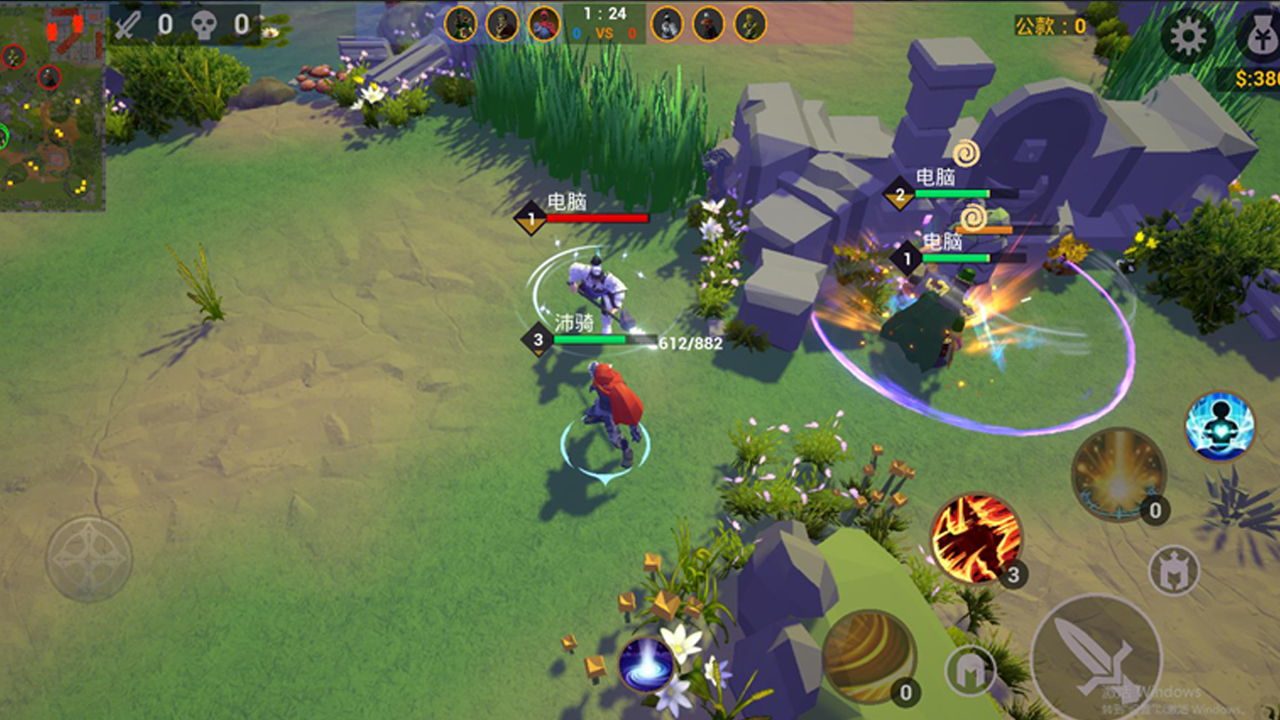Tap the crowned helmet target button

1174,571
